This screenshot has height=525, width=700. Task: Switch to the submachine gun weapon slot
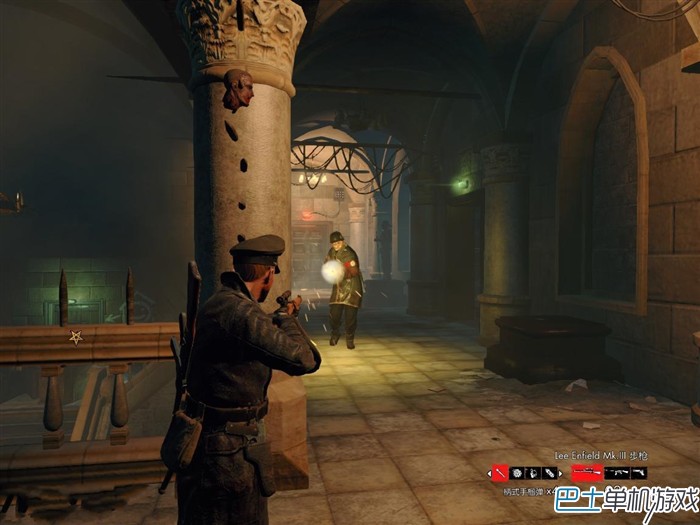coord(617,473)
